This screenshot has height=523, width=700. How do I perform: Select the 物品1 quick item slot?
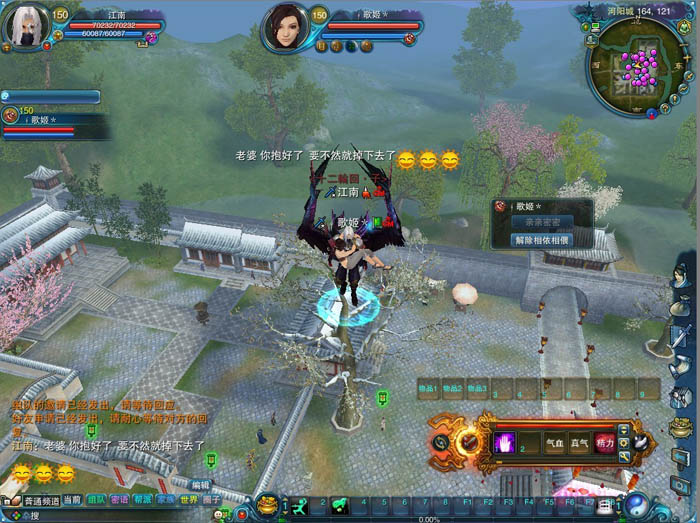427,389
